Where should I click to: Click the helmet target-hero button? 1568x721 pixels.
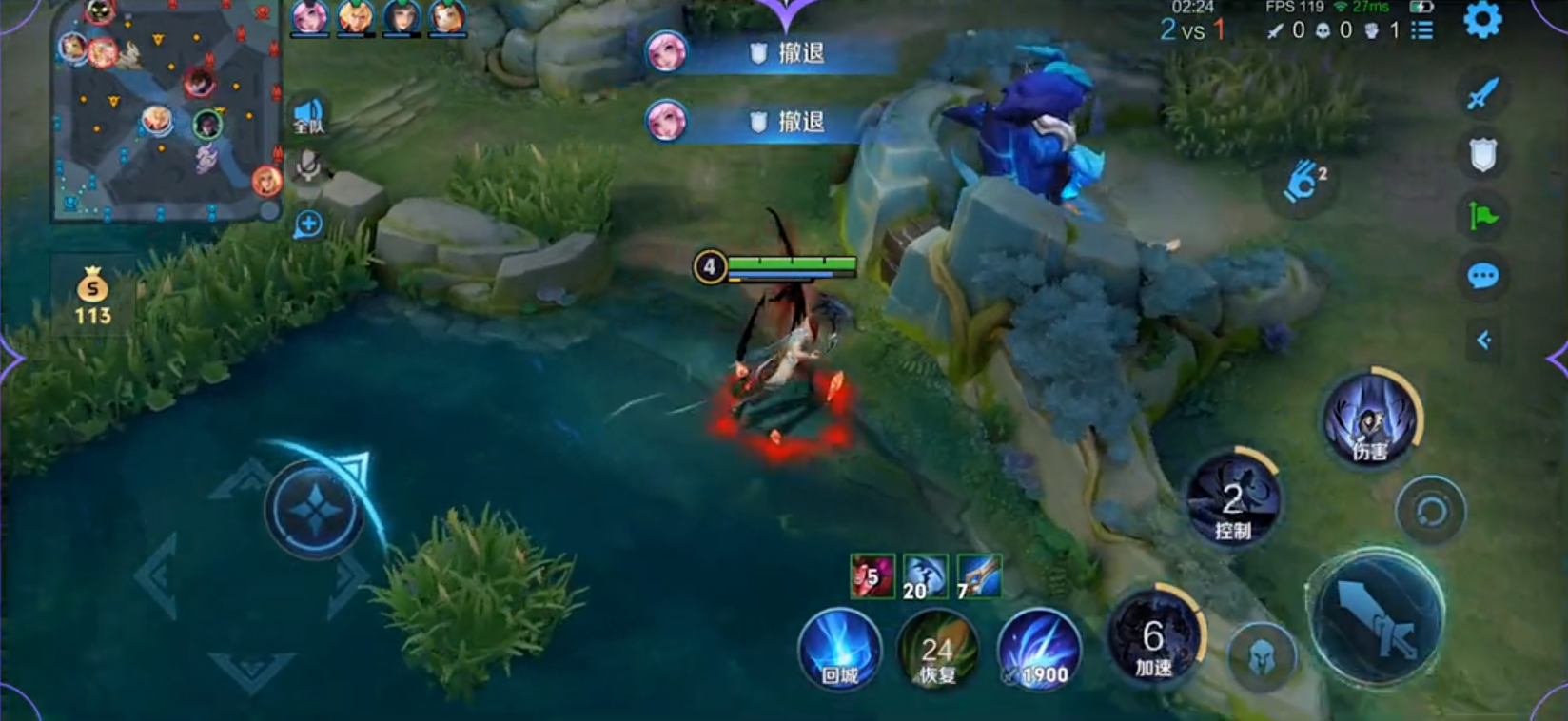[x=1261, y=654]
